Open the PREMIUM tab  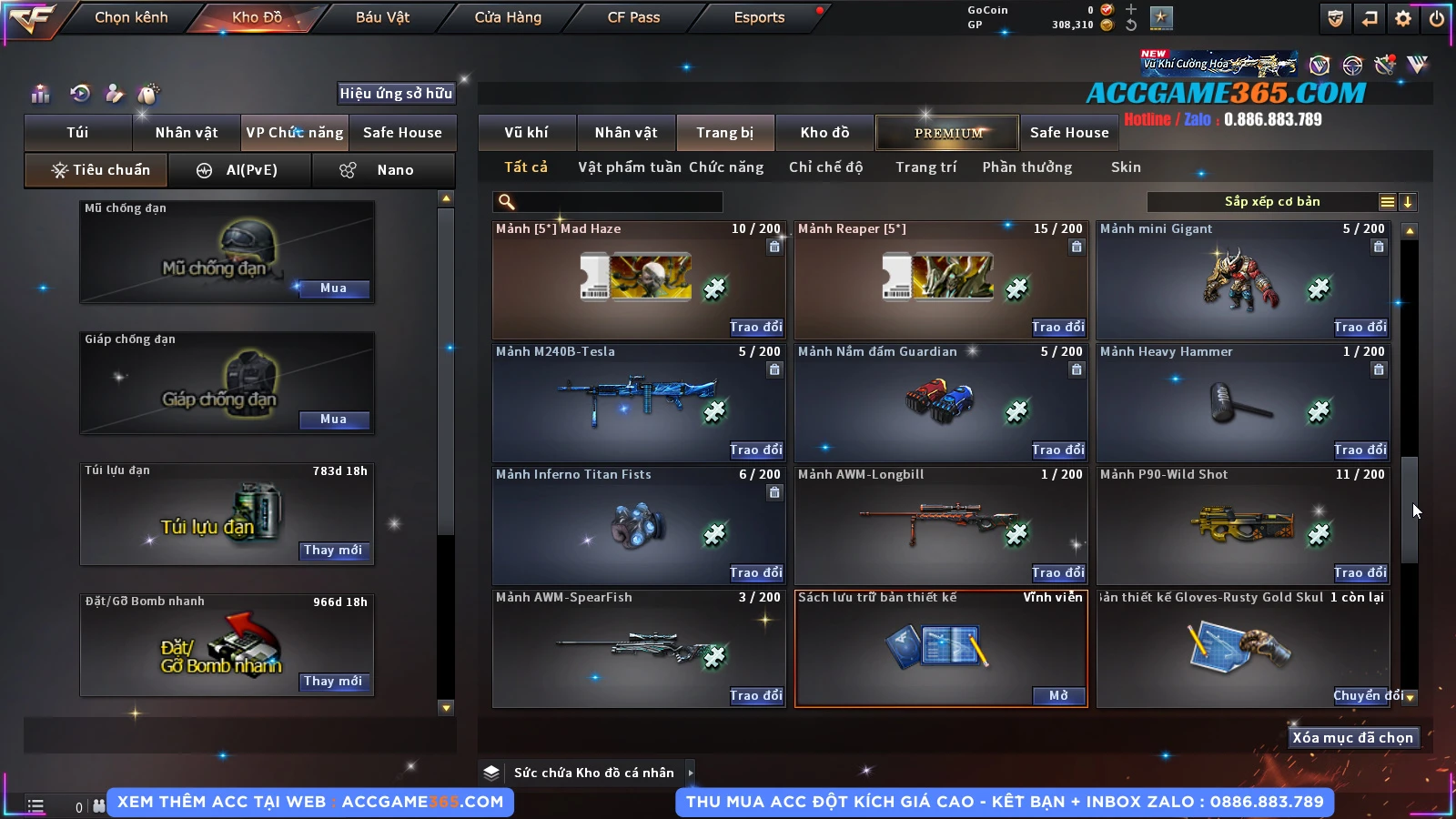pos(948,133)
